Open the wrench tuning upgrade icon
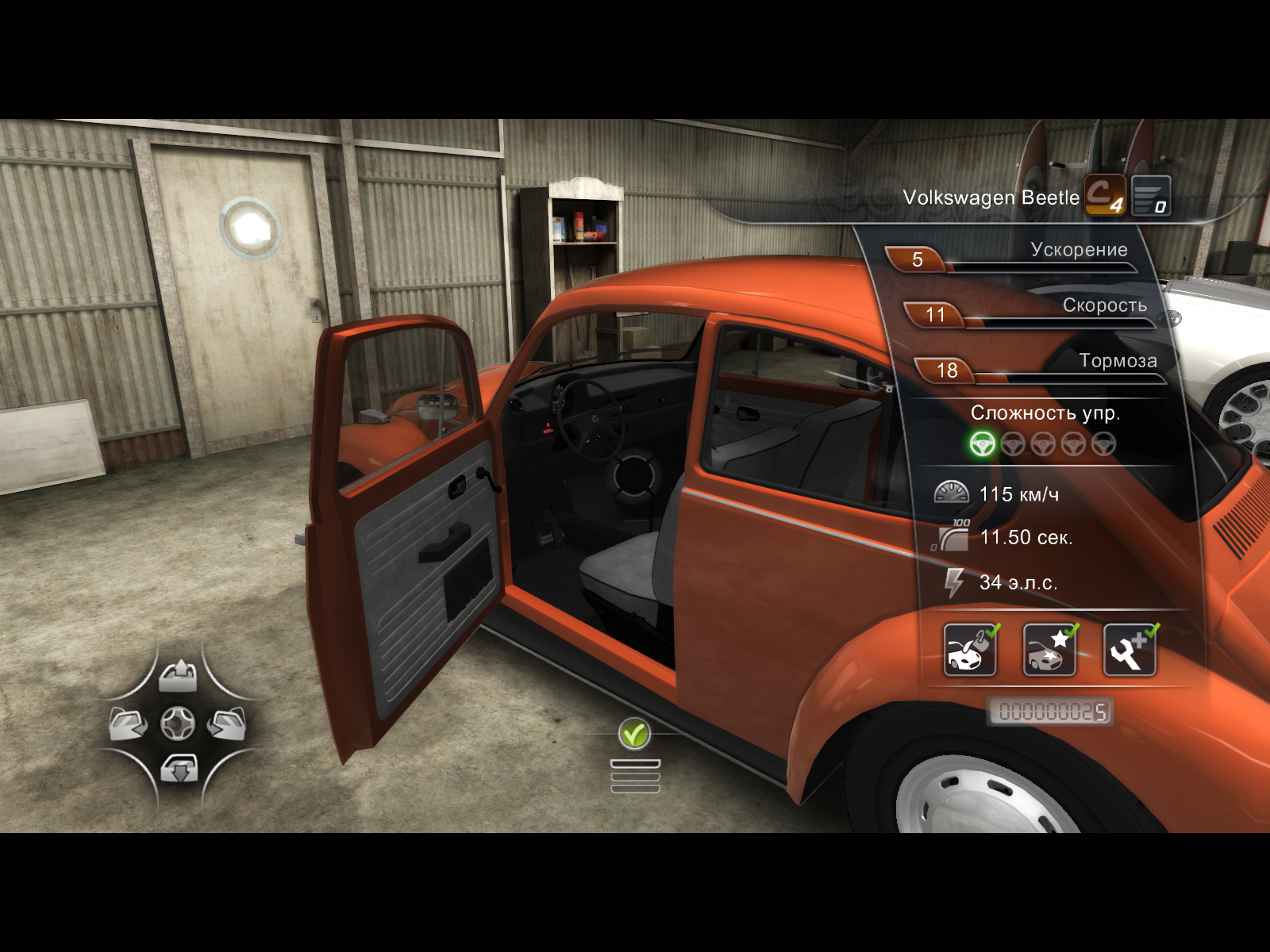 tap(1130, 650)
